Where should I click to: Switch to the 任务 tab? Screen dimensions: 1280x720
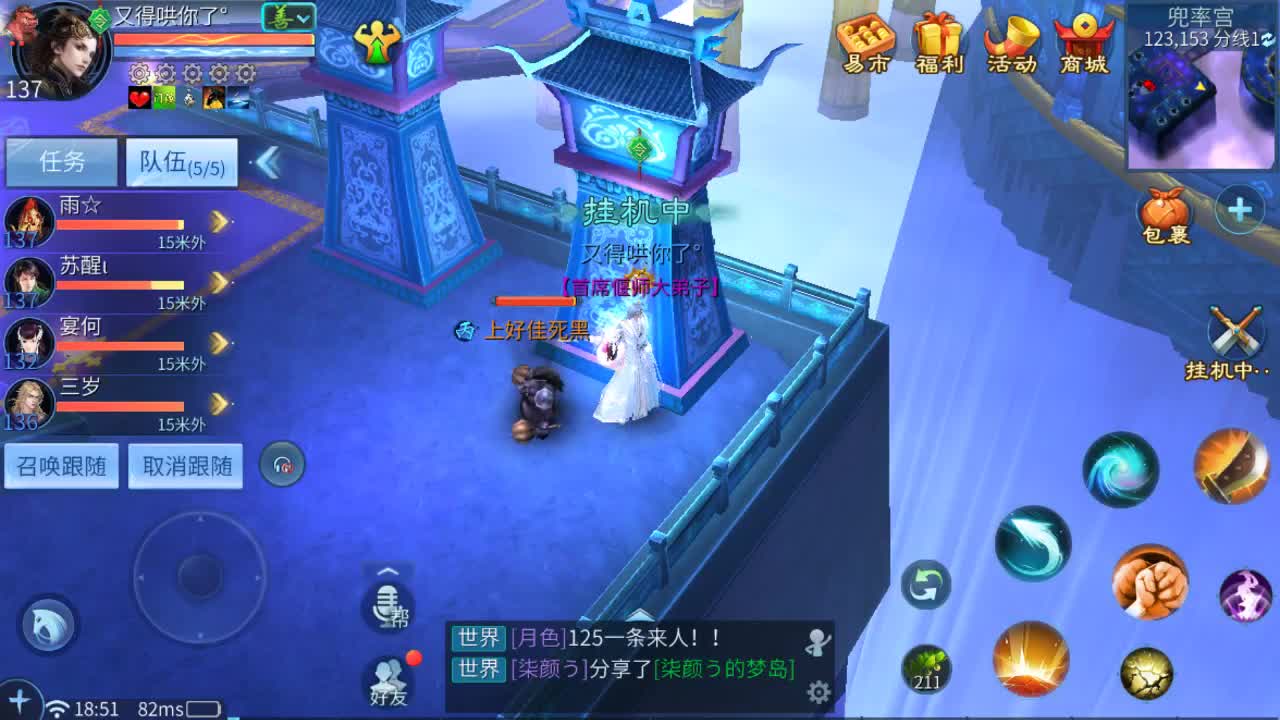(x=60, y=160)
